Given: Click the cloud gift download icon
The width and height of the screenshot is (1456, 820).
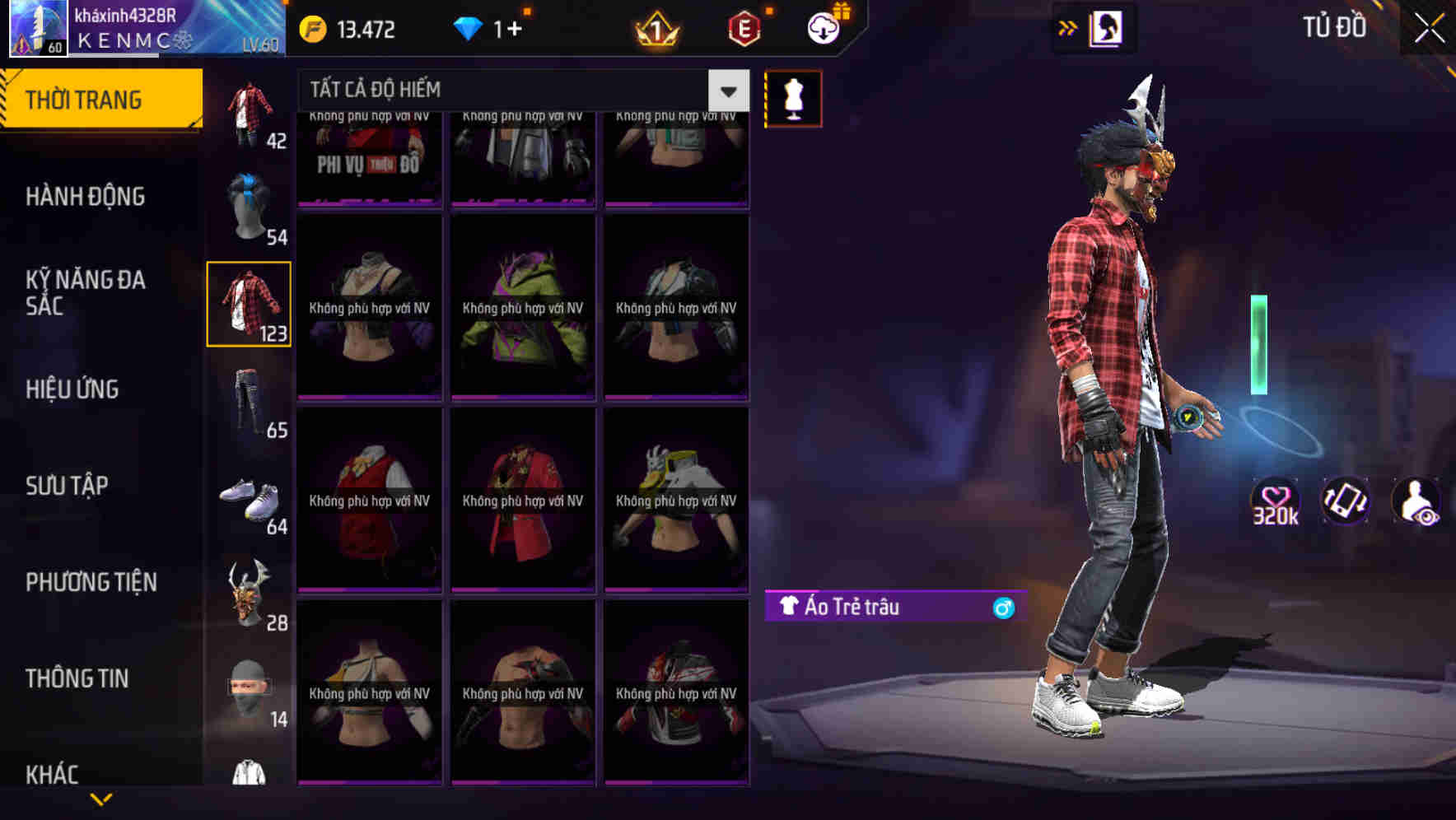Looking at the screenshot, I should [x=823, y=27].
